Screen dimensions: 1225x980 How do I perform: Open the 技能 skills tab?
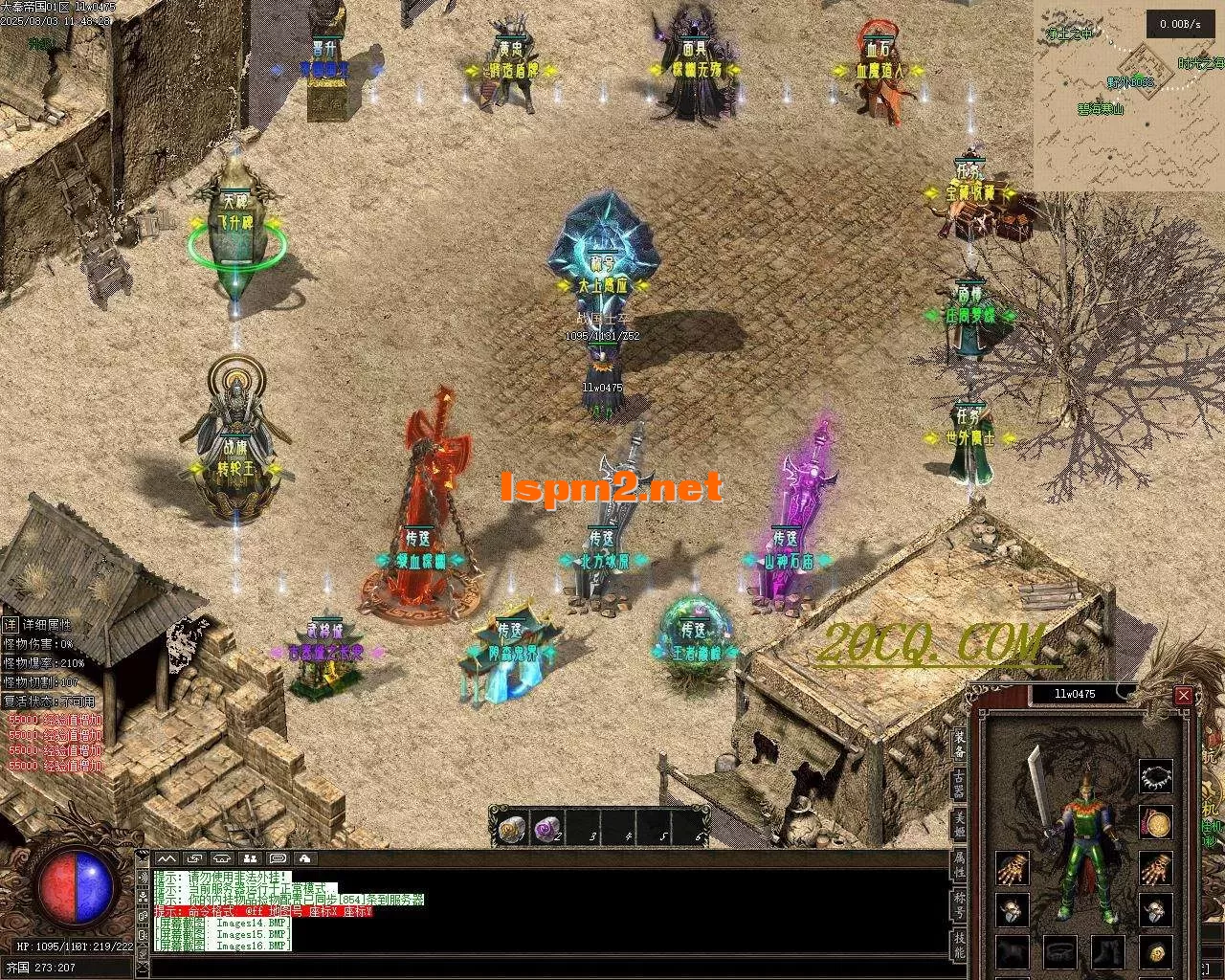coord(959,944)
